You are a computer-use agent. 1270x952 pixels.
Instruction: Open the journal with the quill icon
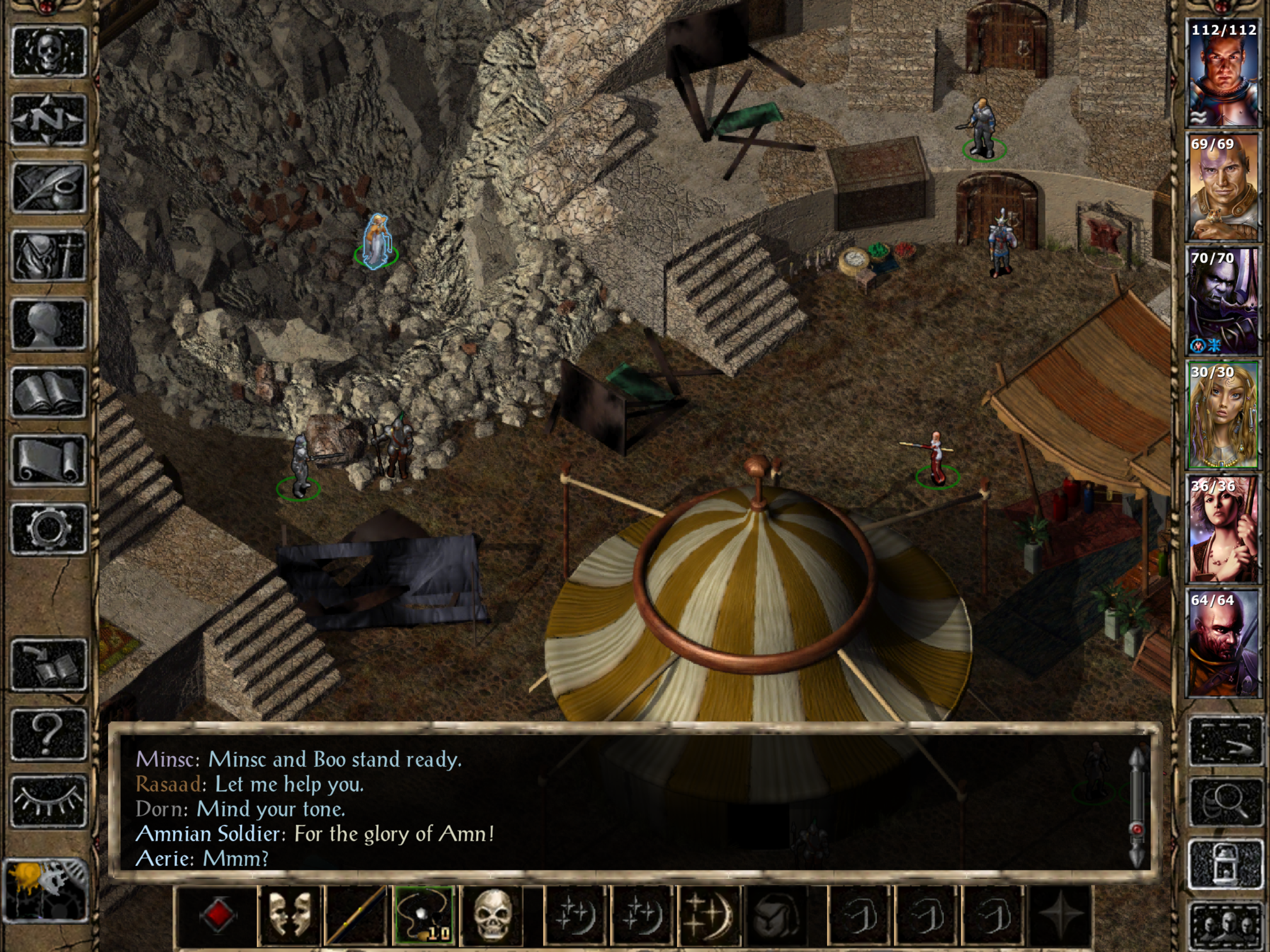pyautogui.click(x=49, y=188)
